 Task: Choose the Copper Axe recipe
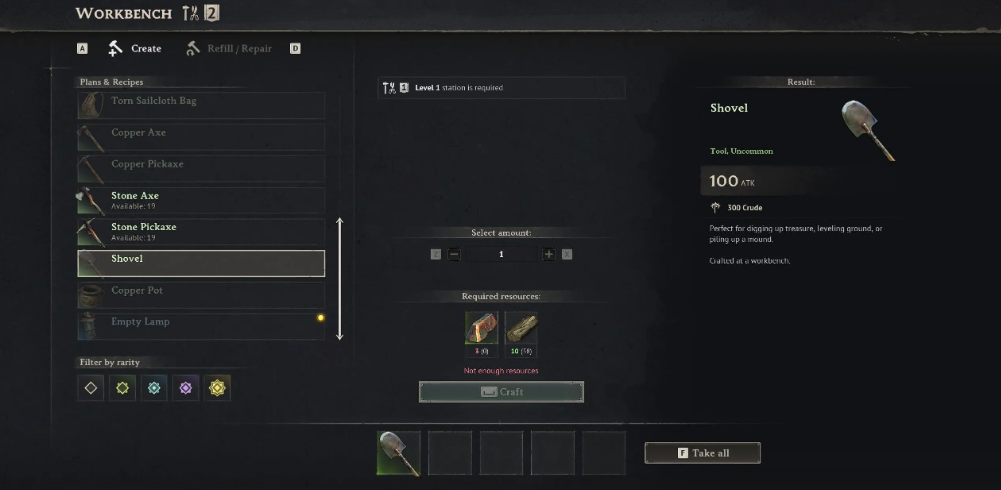(x=201, y=133)
